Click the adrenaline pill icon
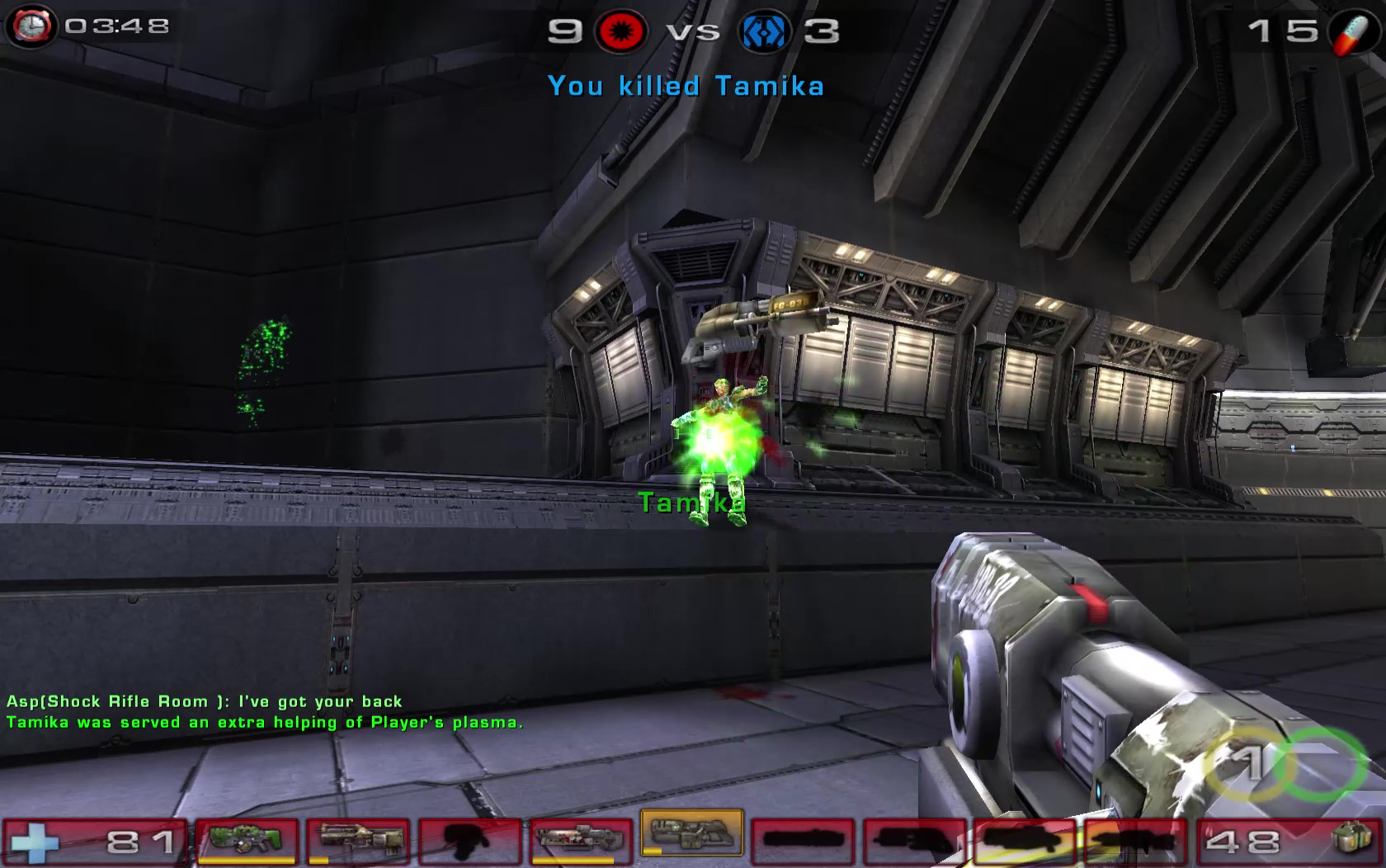This screenshot has height=868, width=1386. (x=1351, y=31)
